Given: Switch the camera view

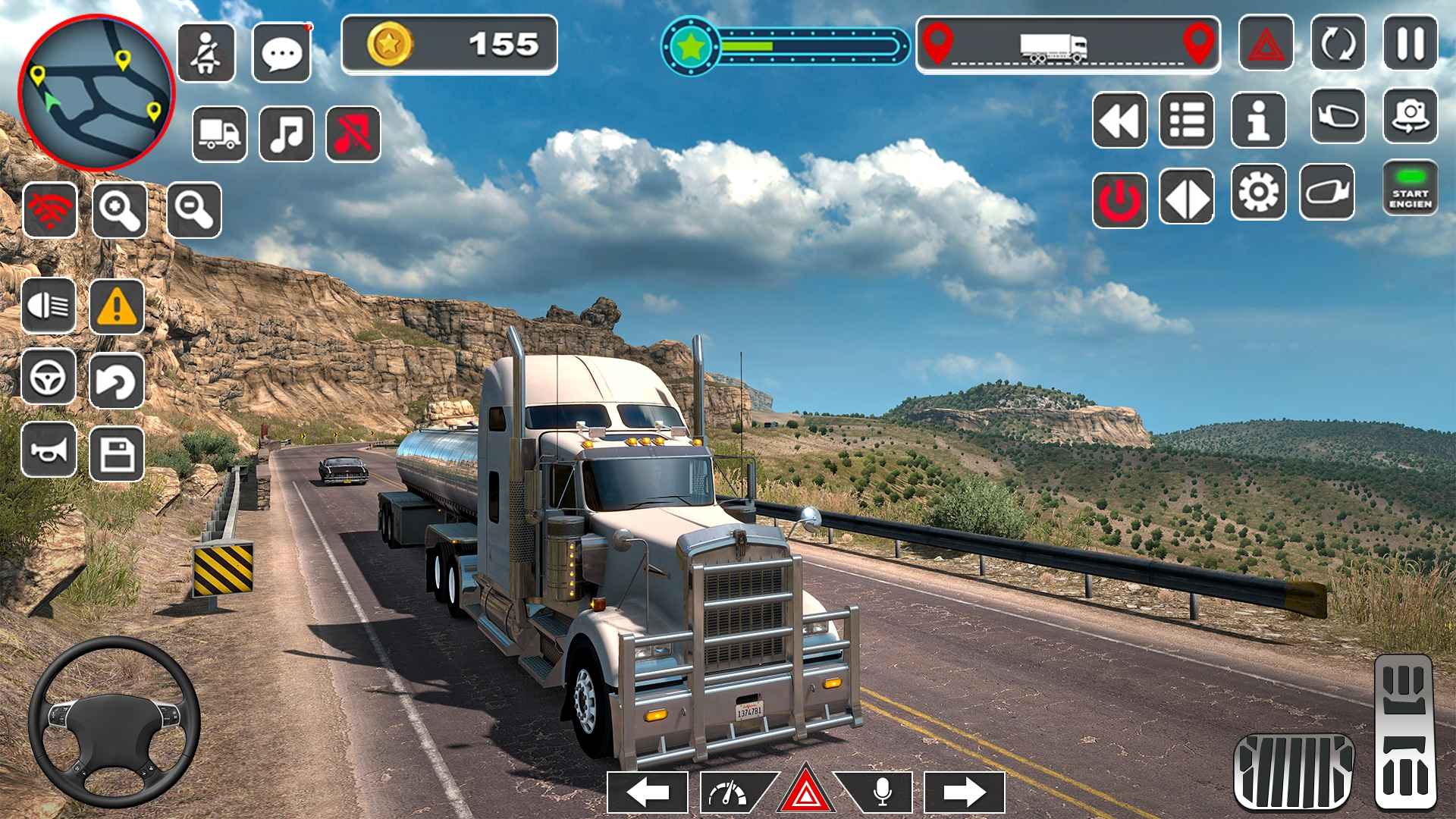Looking at the screenshot, I should 1410,116.
